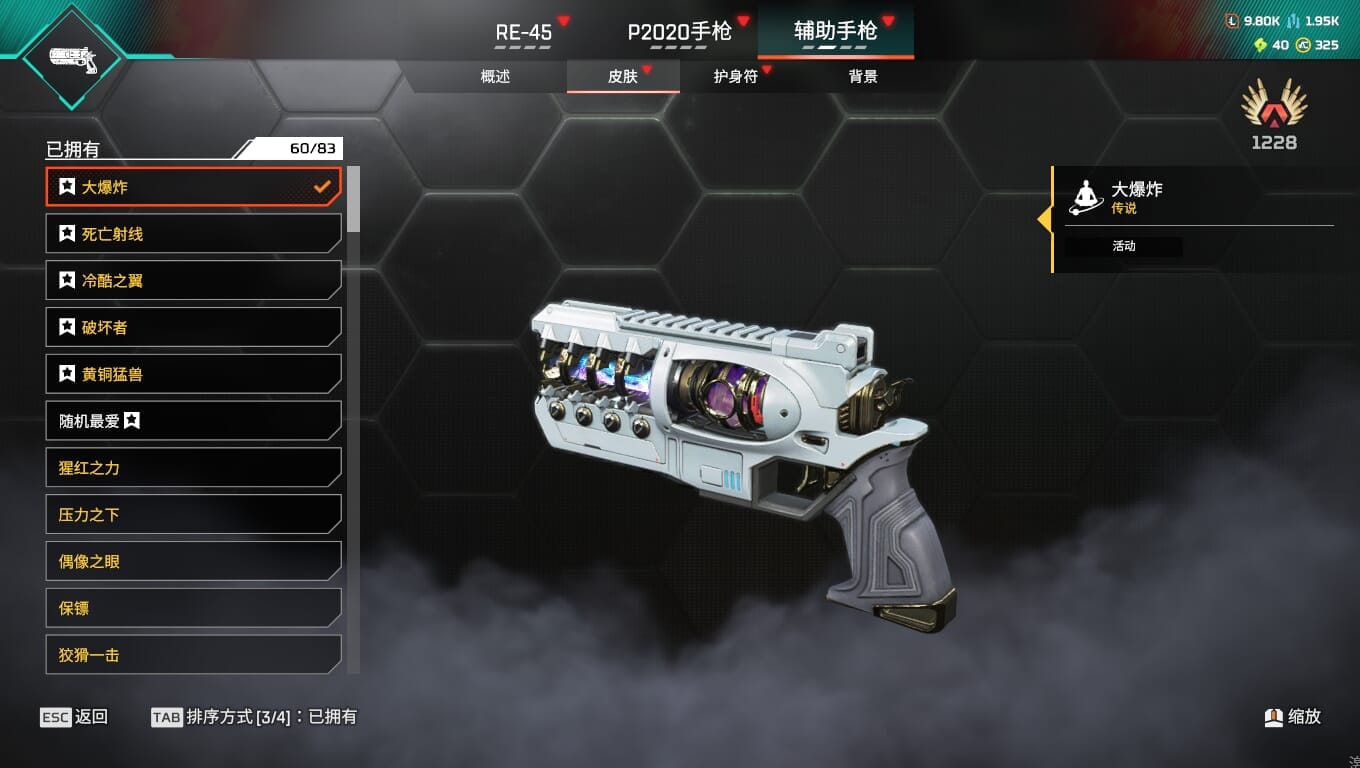This screenshot has width=1360, height=768.
Task: Select the 随机最爱 option
Action: pyautogui.click(x=193, y=421)
